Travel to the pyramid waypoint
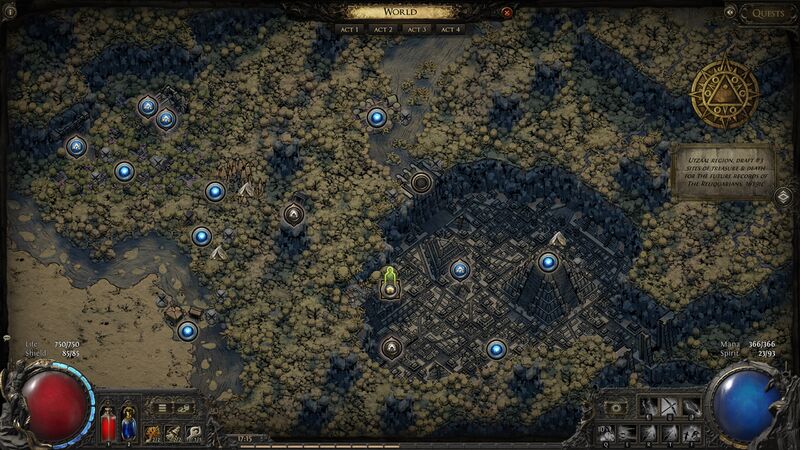Viewport: 800px width, 450px height. 548,262
